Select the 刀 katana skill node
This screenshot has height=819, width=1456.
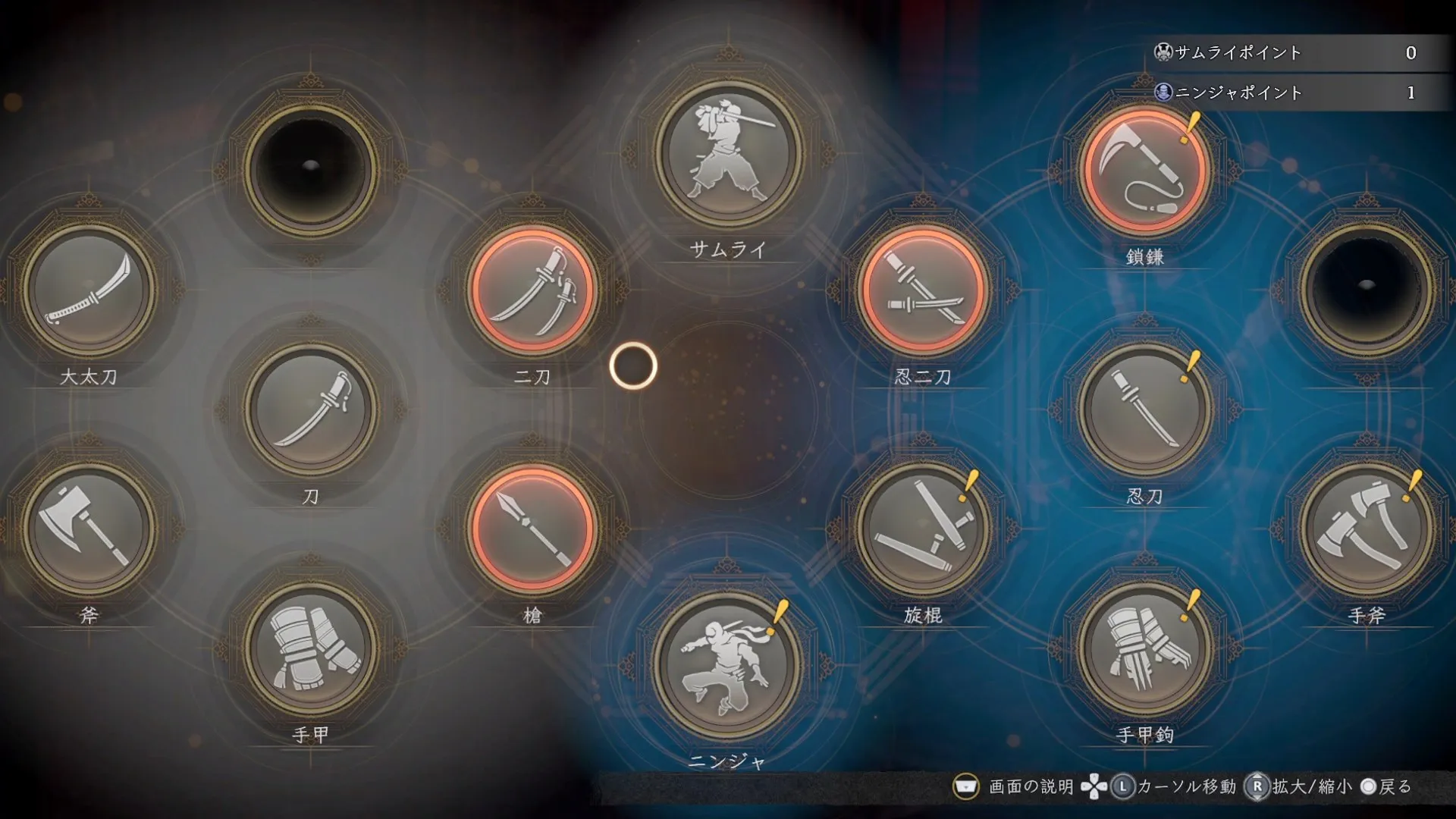(x=310, y=409)
